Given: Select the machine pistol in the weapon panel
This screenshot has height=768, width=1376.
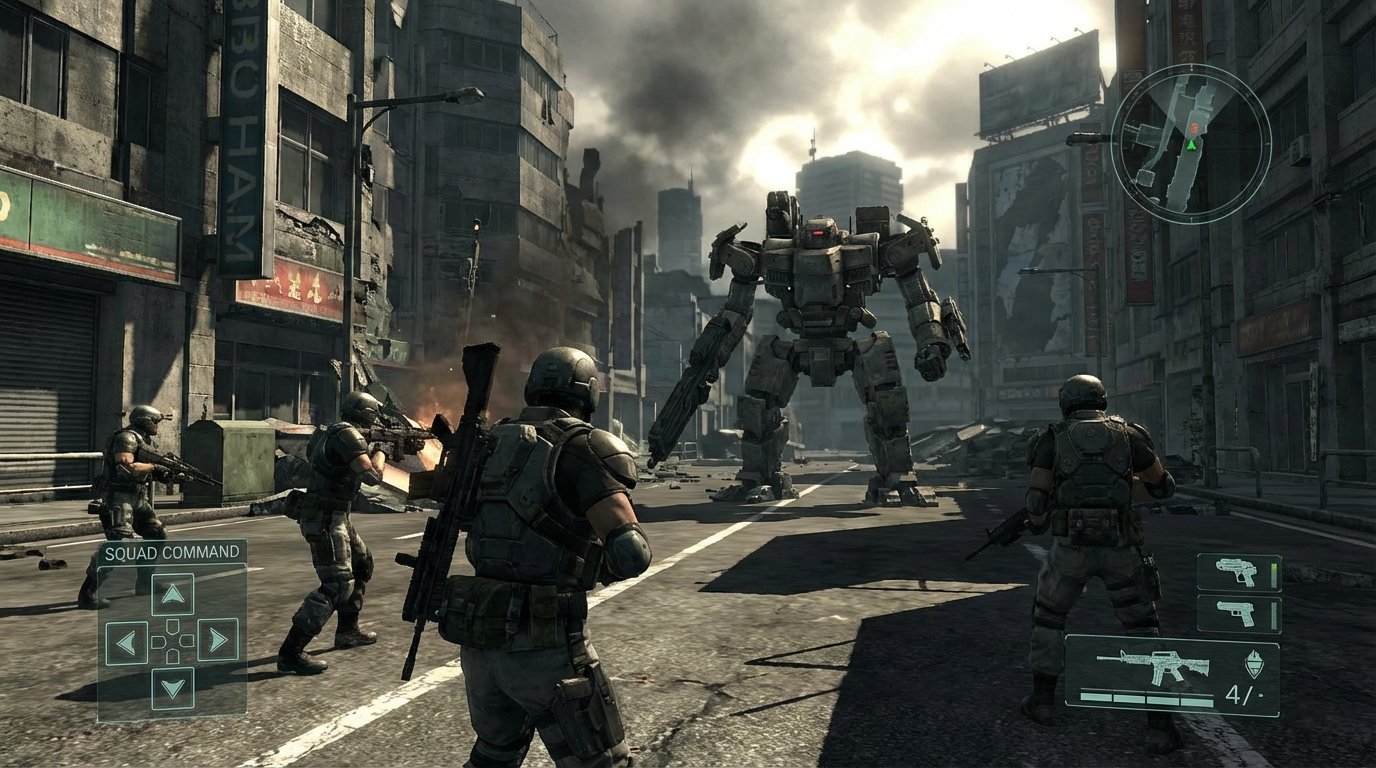Looking at the screenshot, I should [x=1239, y=570].
